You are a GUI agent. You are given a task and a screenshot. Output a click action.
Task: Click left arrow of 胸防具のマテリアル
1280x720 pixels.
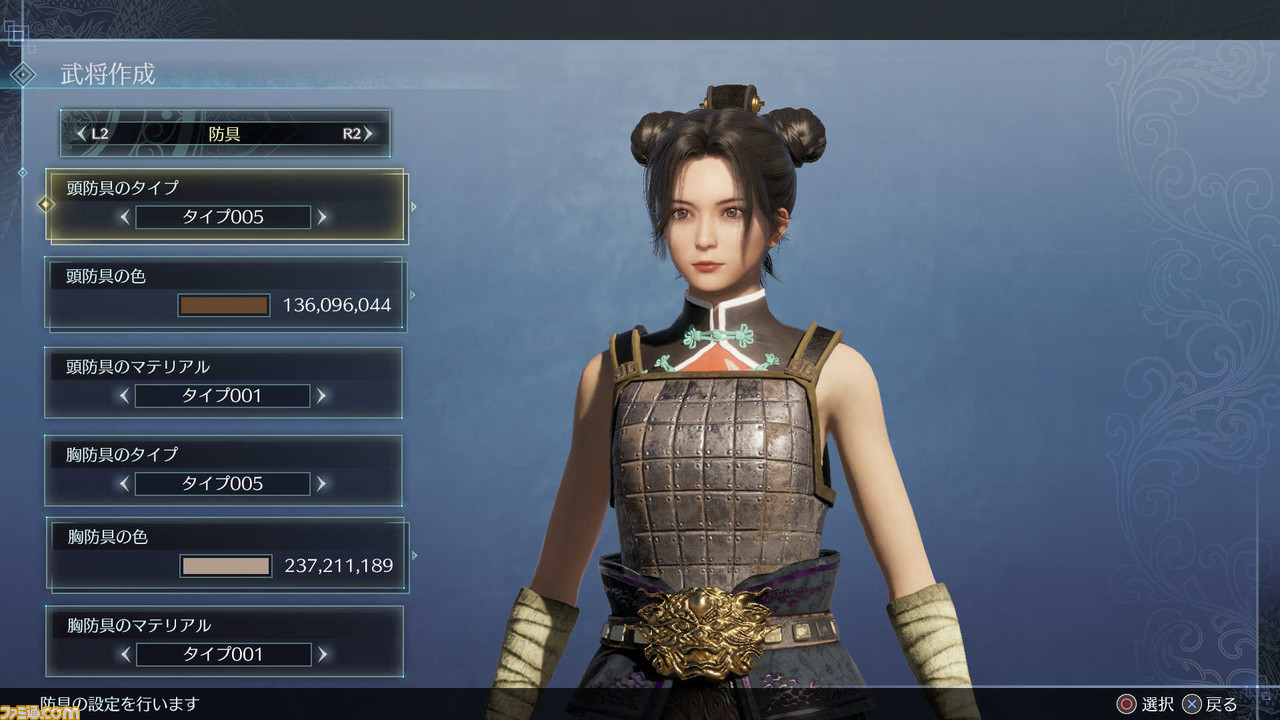(x=125, y=655)
